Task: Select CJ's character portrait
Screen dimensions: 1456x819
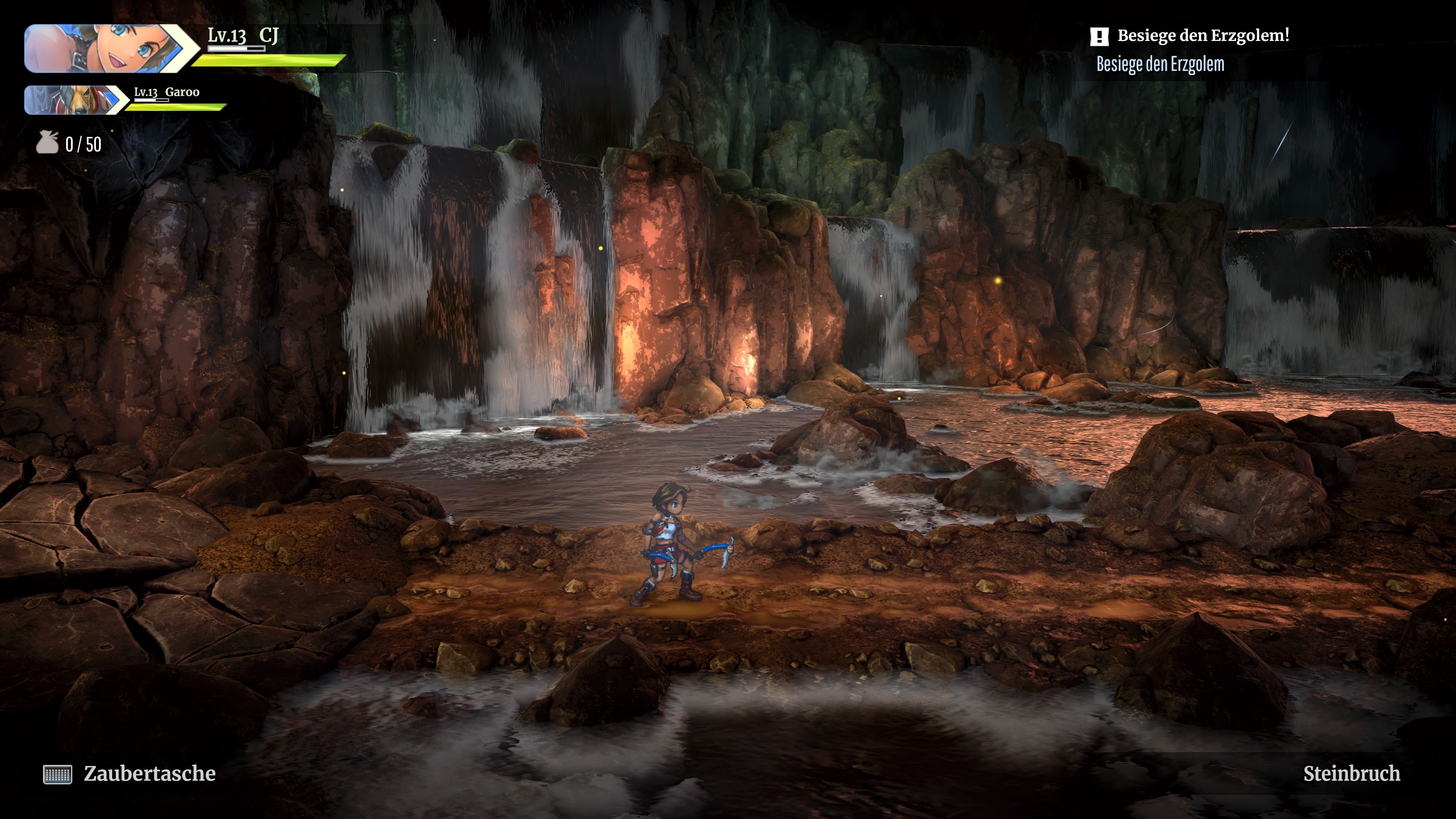Action: 105,49
